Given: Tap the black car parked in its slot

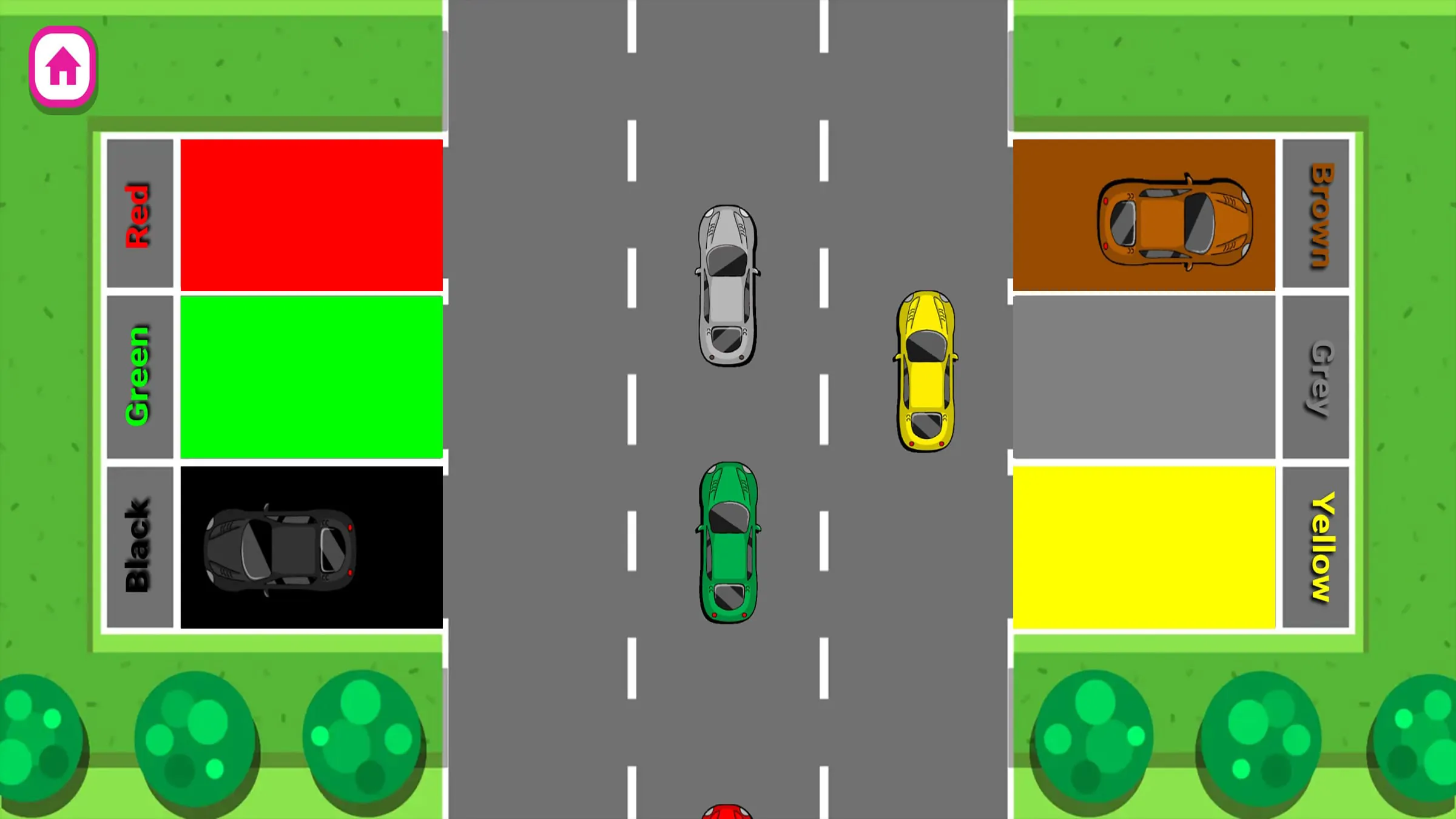Looking at the screenshot, I should pos(279,549).
